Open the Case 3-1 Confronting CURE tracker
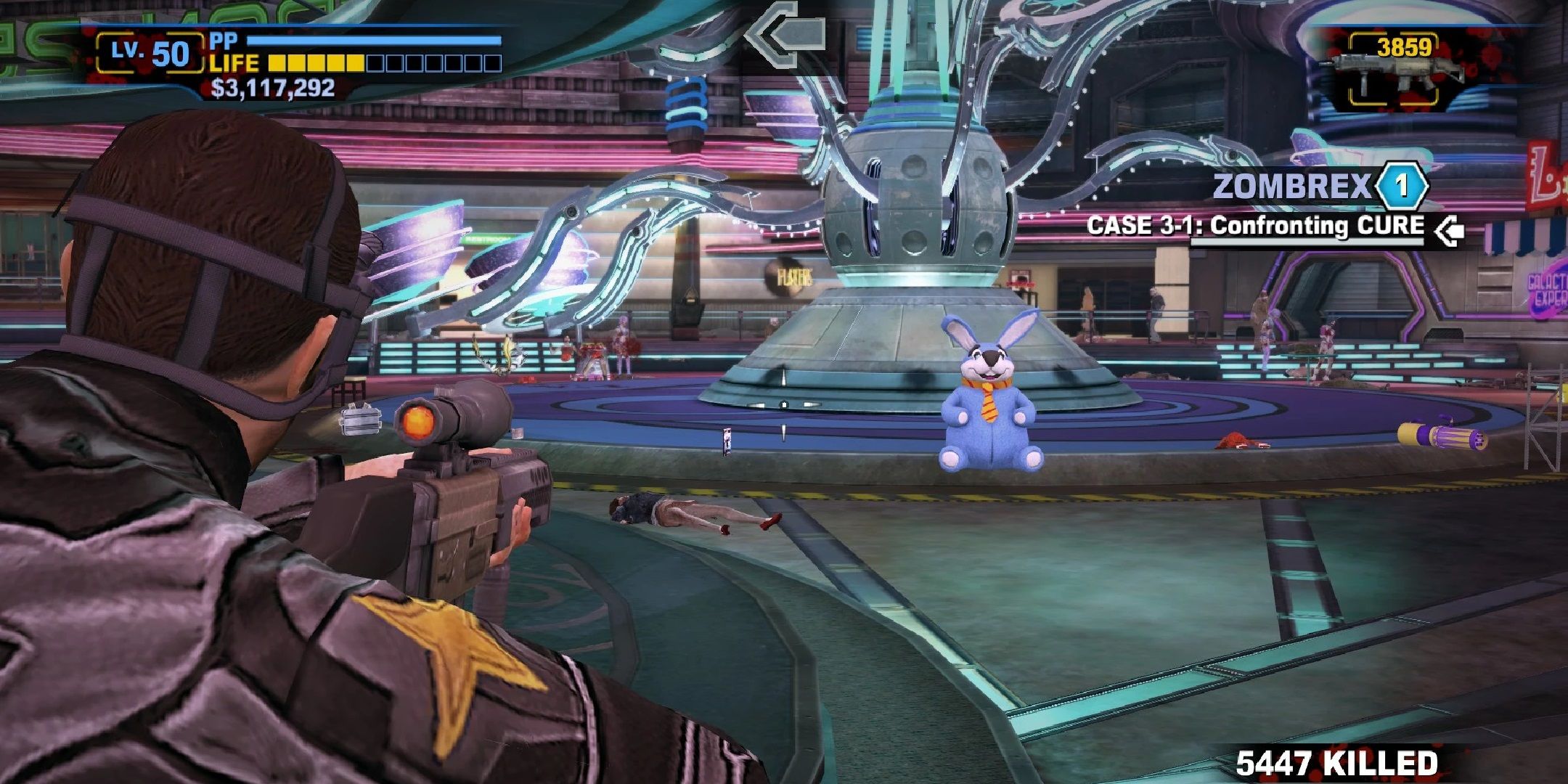The height and width of the screenshot is (784, 1568). (x=1255, y=226)
